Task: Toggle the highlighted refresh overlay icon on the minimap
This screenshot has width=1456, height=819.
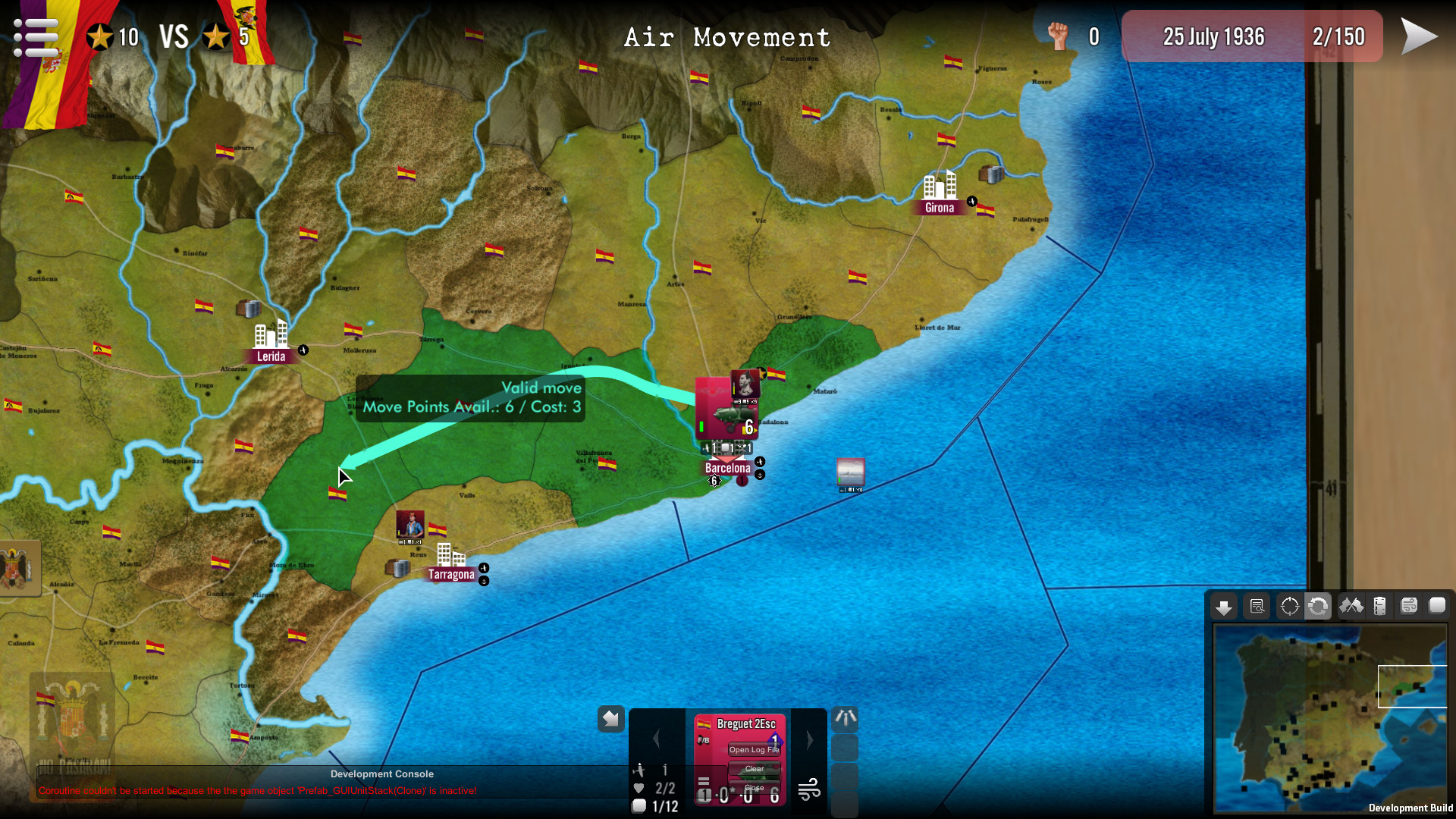Action: coord(1319,606)
